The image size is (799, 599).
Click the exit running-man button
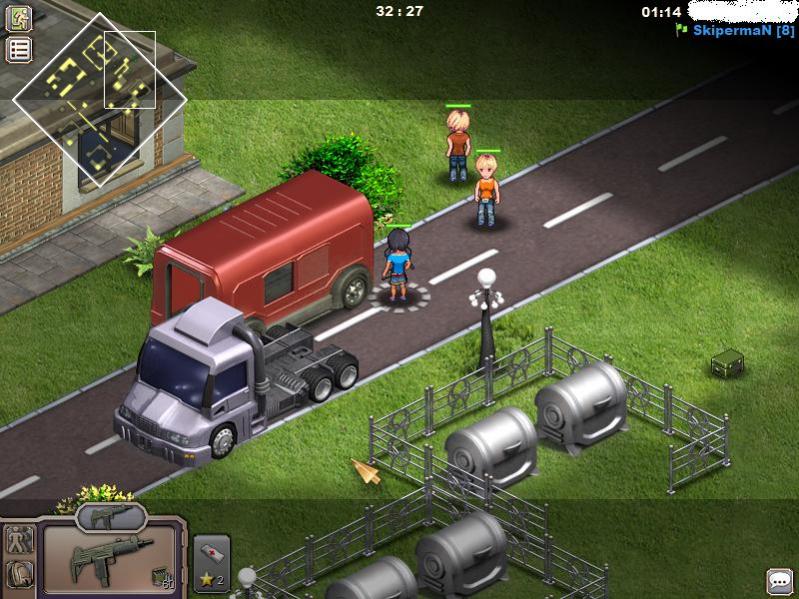pos(20,18)
